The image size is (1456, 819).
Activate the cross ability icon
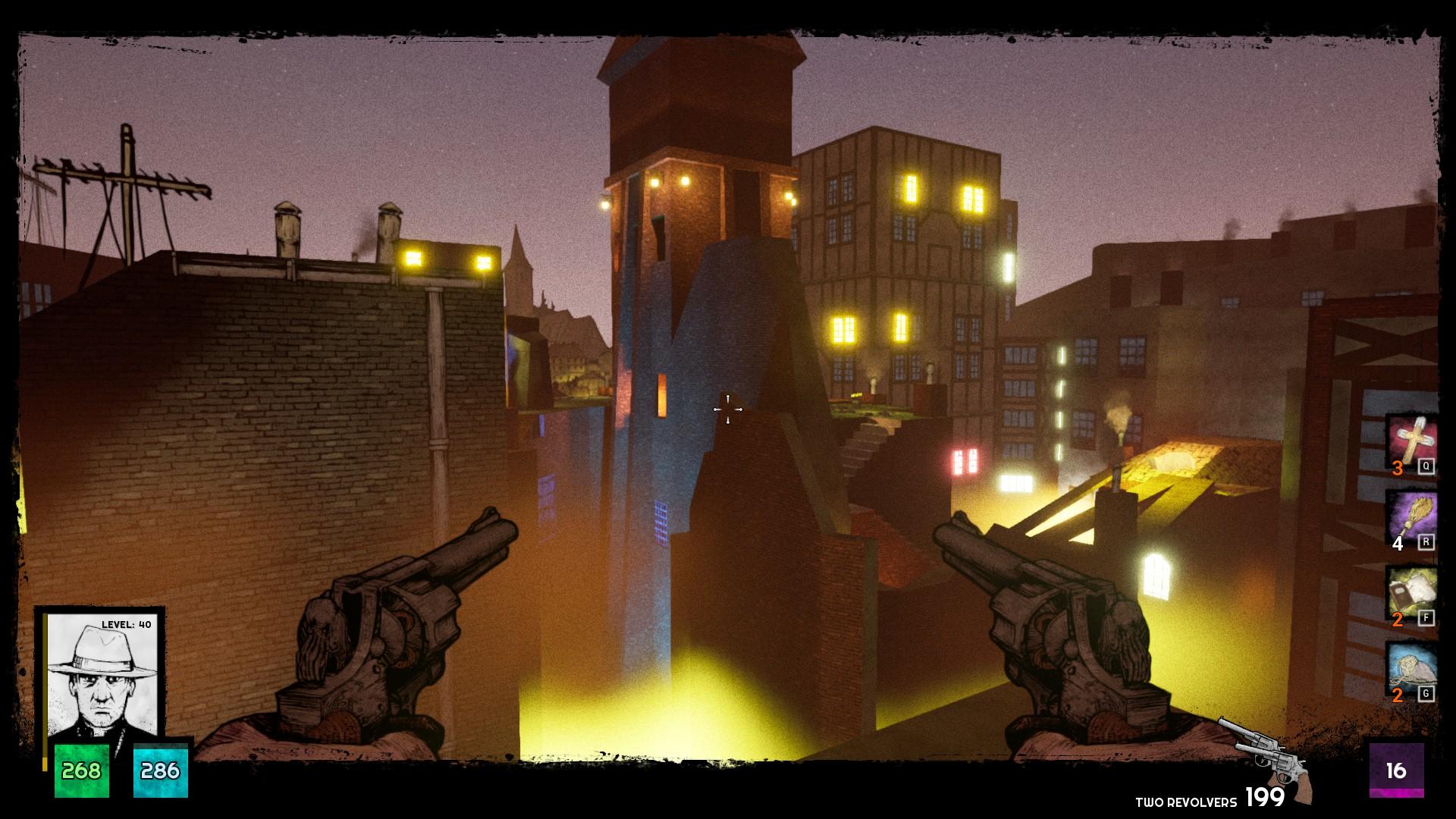point(1410,442)
